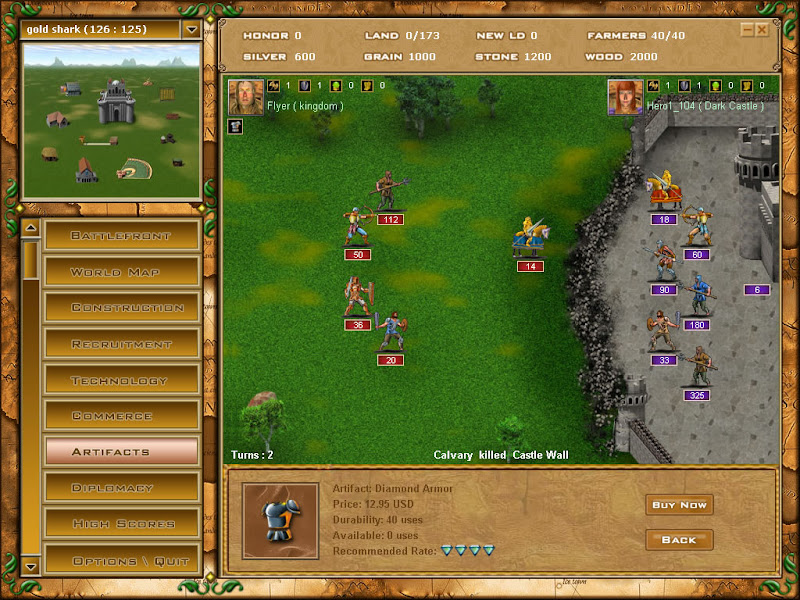The image size is (800, 600).
Task: Open the gold shark castle dropdown
Action: point(191,29)
